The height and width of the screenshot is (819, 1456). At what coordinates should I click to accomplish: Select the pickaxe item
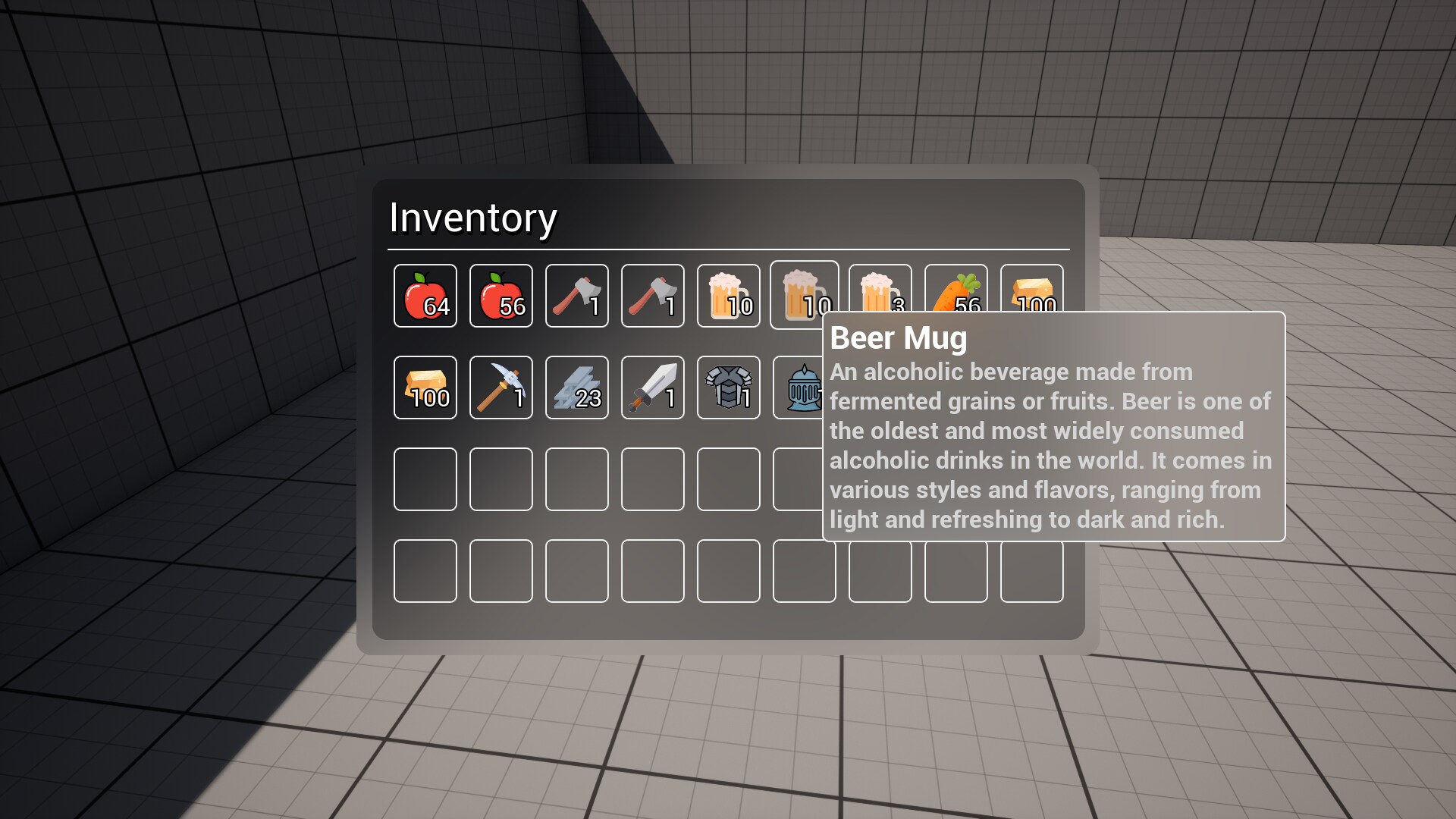(x=500, y=388)
